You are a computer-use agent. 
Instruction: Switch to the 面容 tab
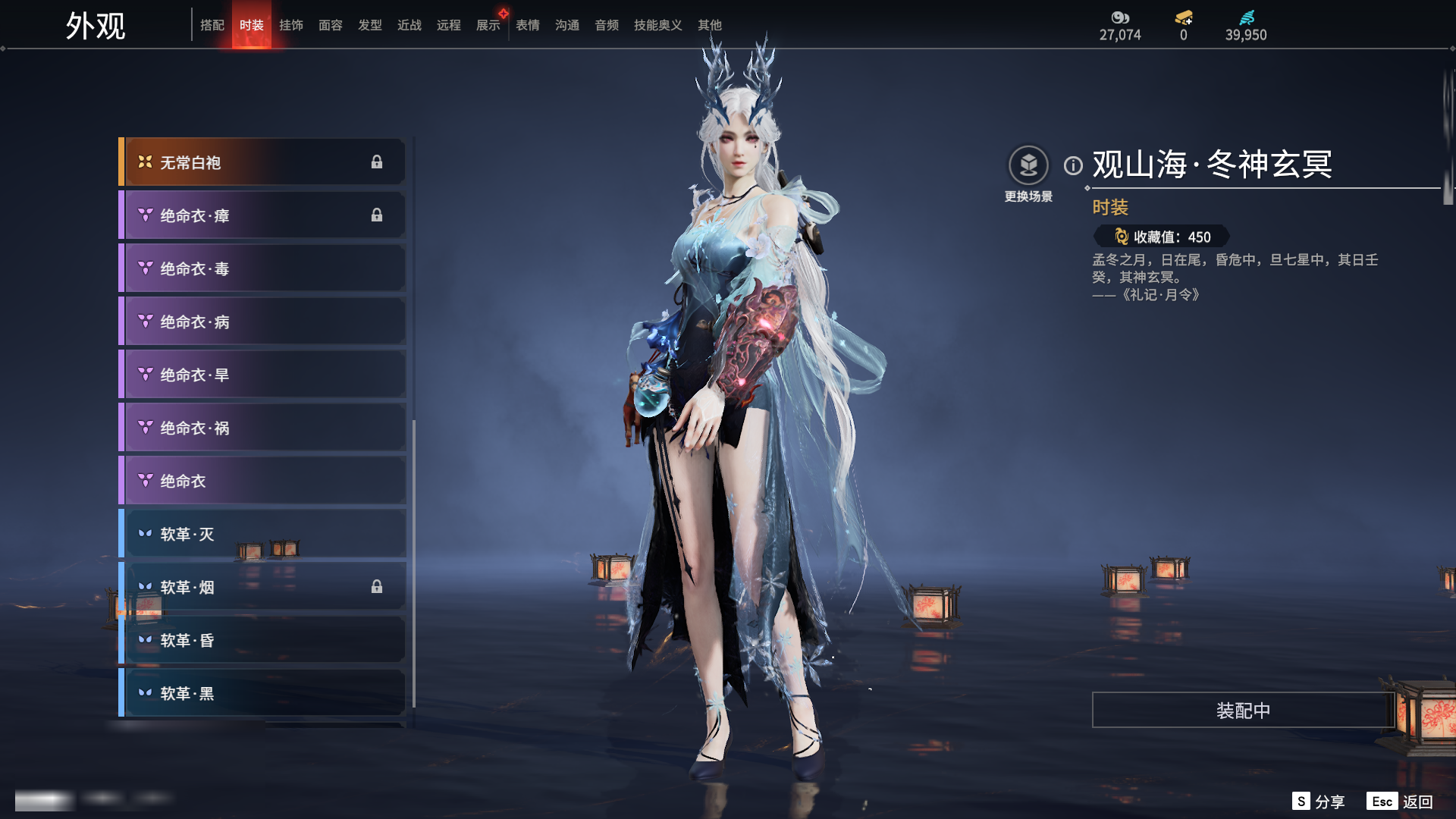click(331, 25)
